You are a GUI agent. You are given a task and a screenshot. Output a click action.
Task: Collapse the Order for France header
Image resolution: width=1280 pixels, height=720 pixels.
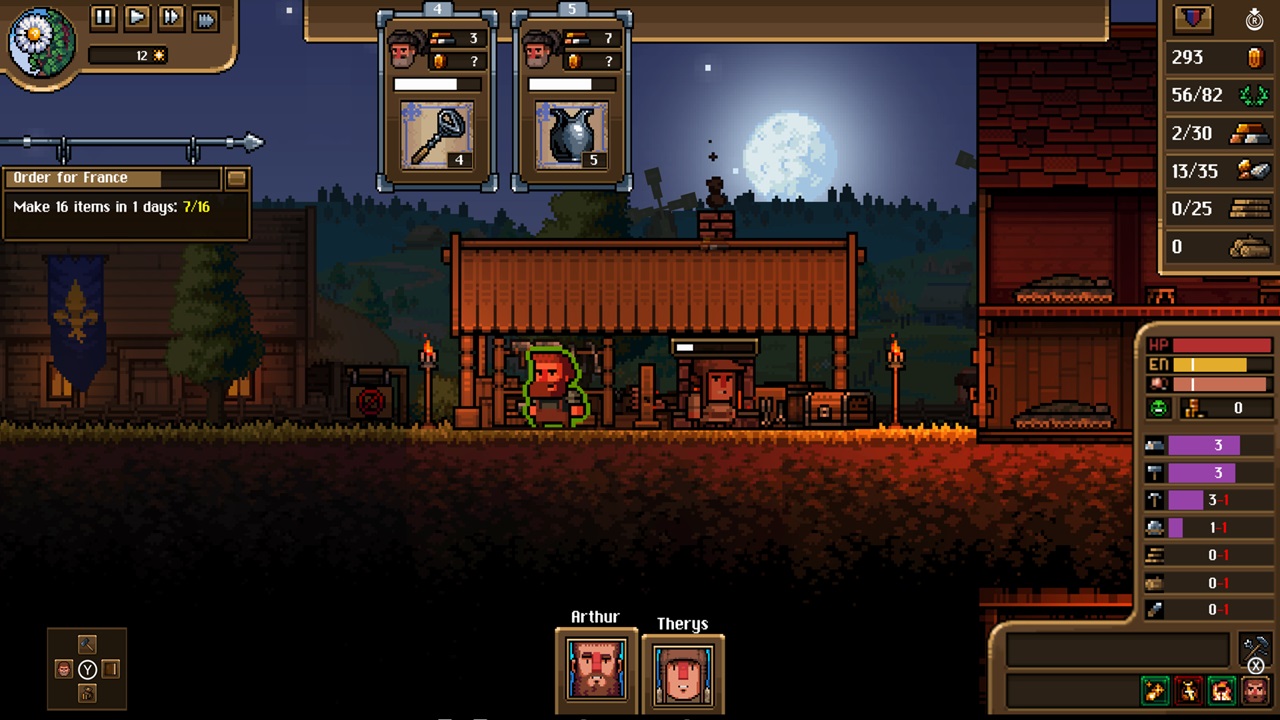[x=110, y=177]
